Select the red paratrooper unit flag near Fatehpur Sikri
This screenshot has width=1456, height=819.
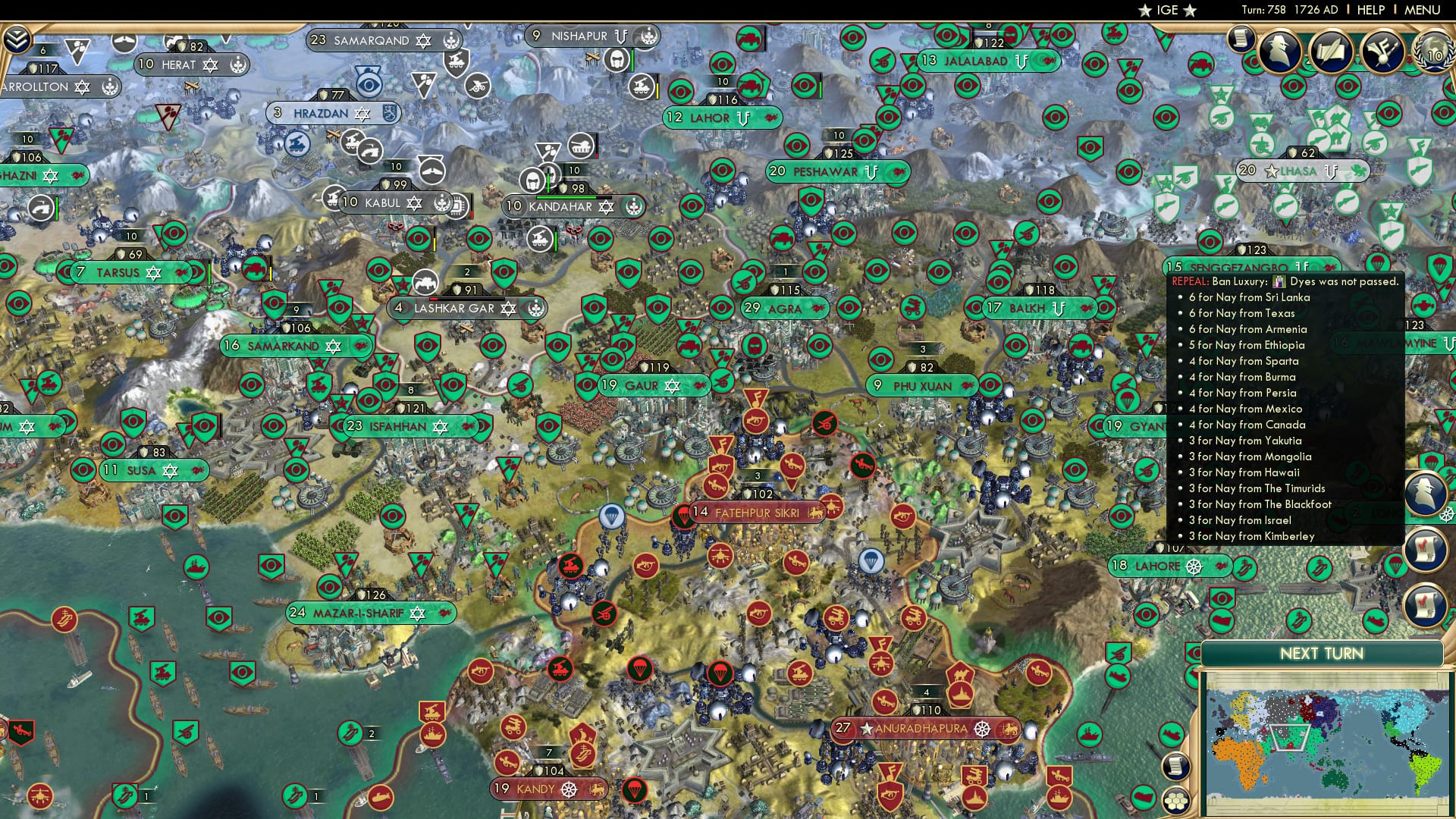(682, 515)
